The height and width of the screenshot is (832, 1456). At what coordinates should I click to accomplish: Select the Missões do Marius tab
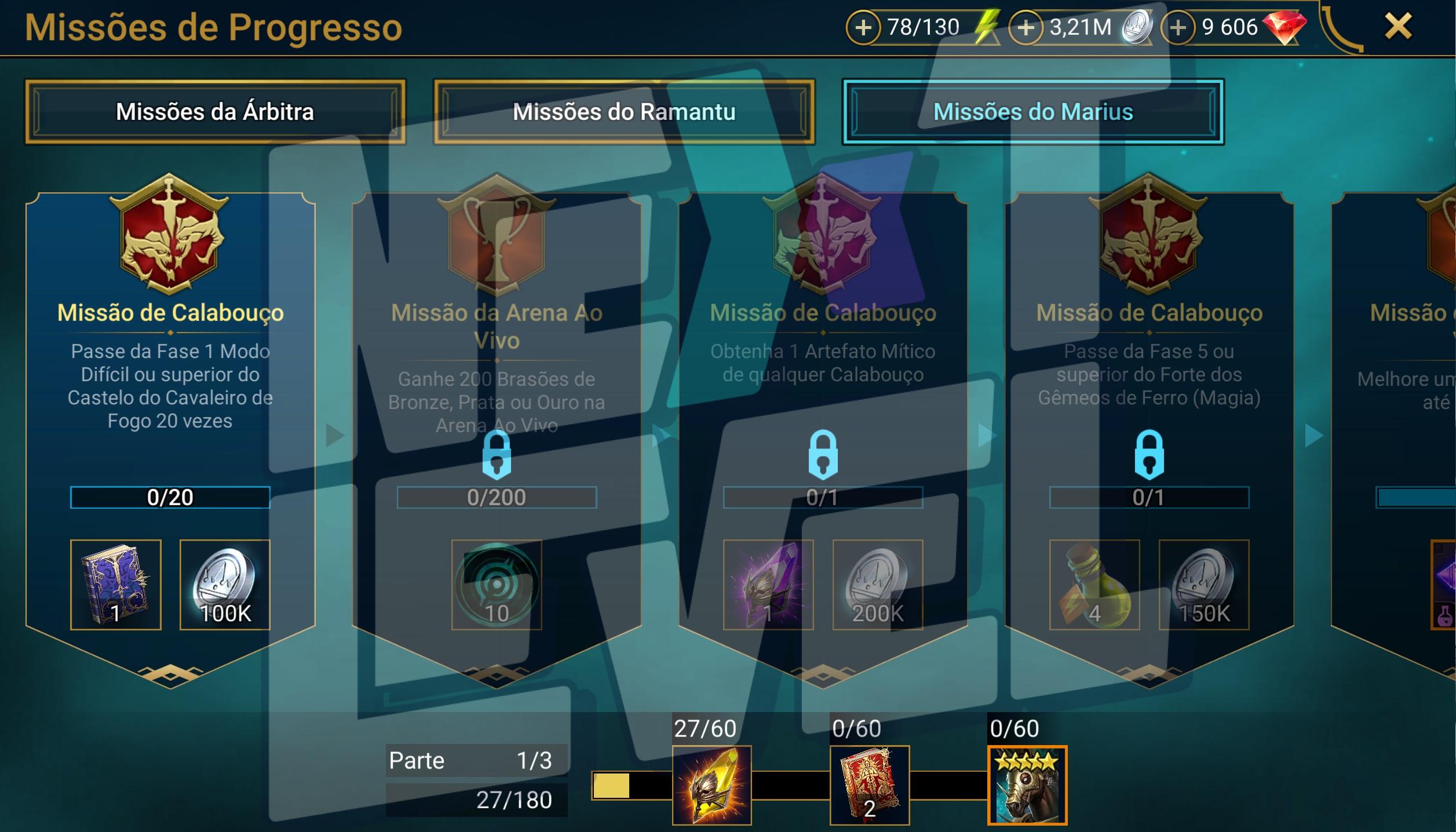[1033, 112]
